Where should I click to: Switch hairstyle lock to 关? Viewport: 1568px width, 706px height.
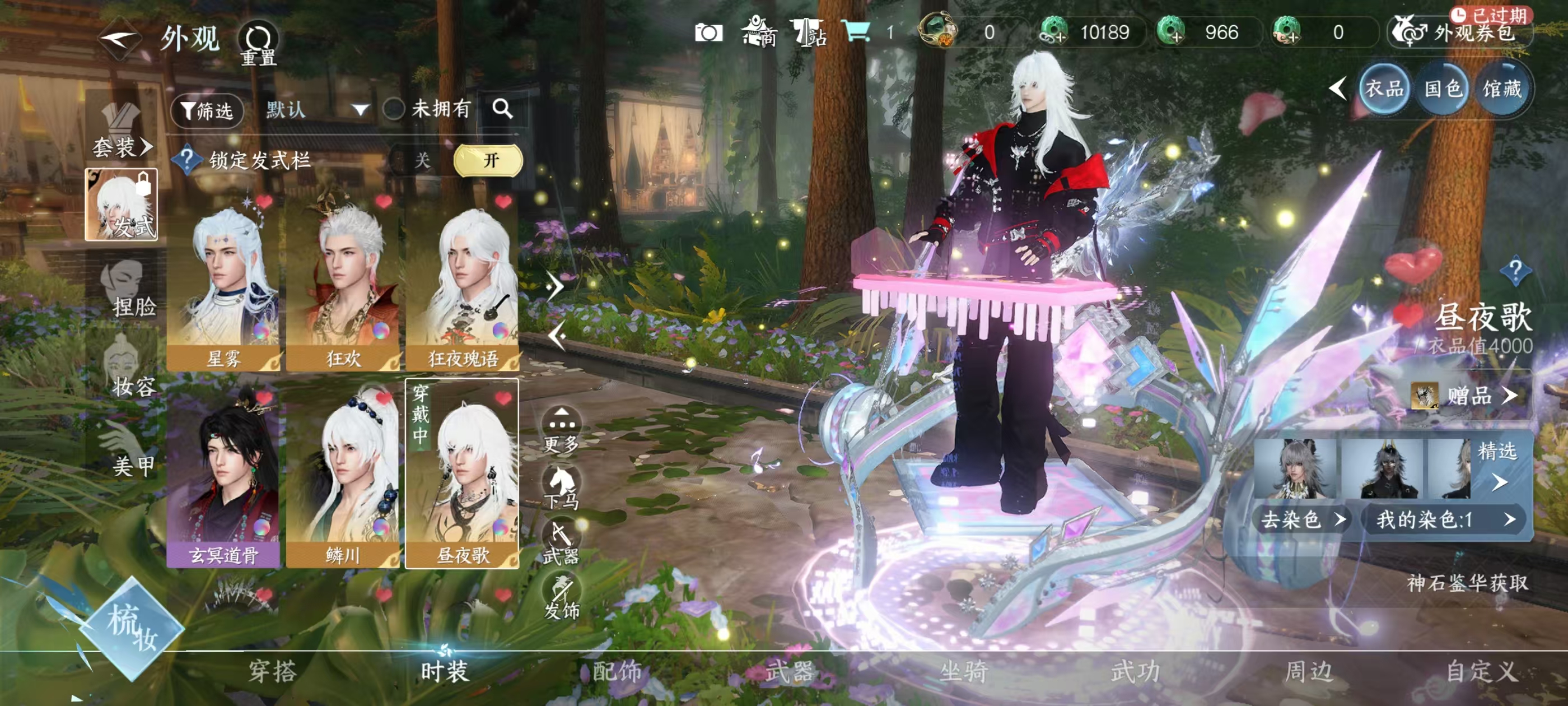422,160
